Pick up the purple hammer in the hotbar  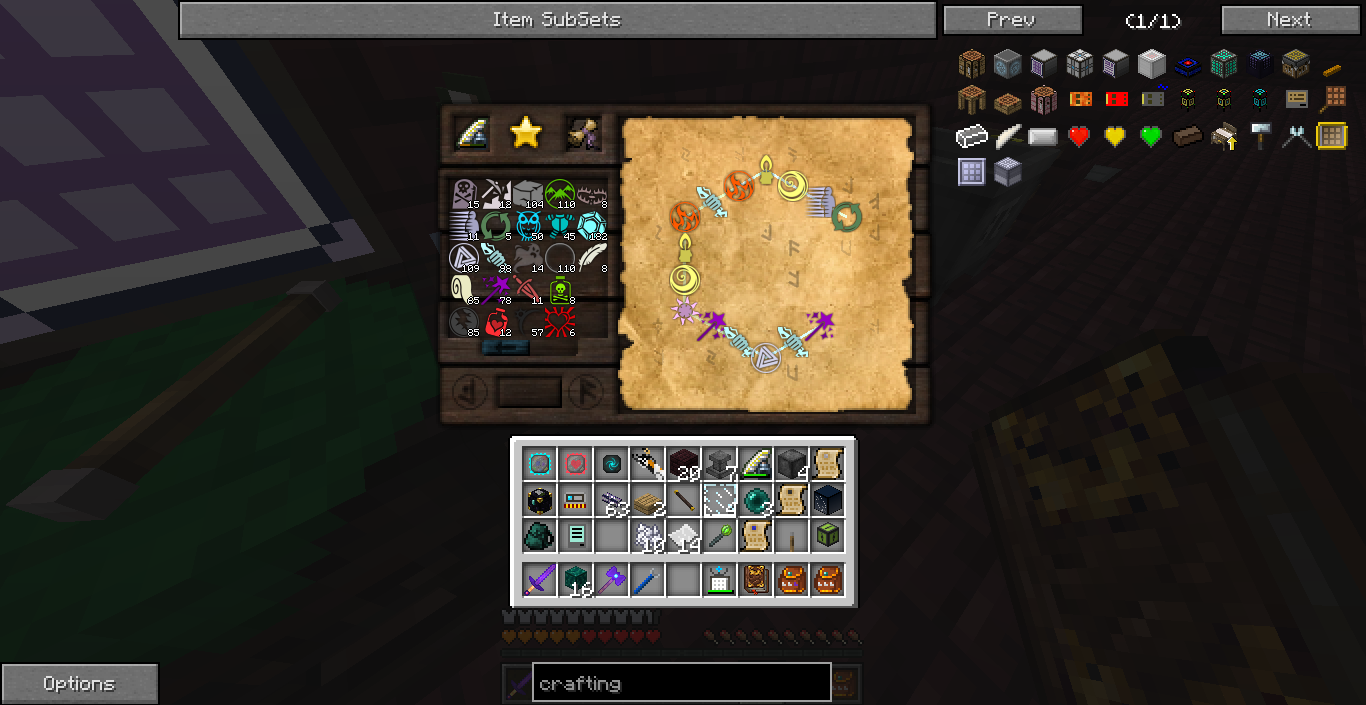coord(612,579)
